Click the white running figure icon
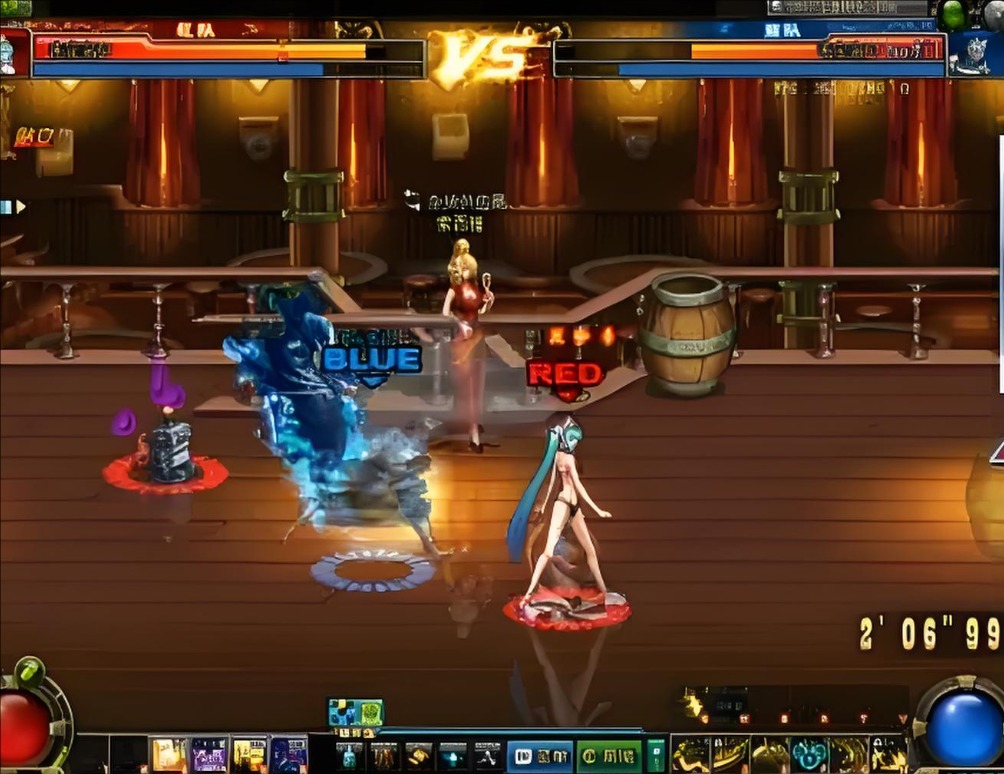The height and width of the screenshot is (774, 1004). pos(487,756)
